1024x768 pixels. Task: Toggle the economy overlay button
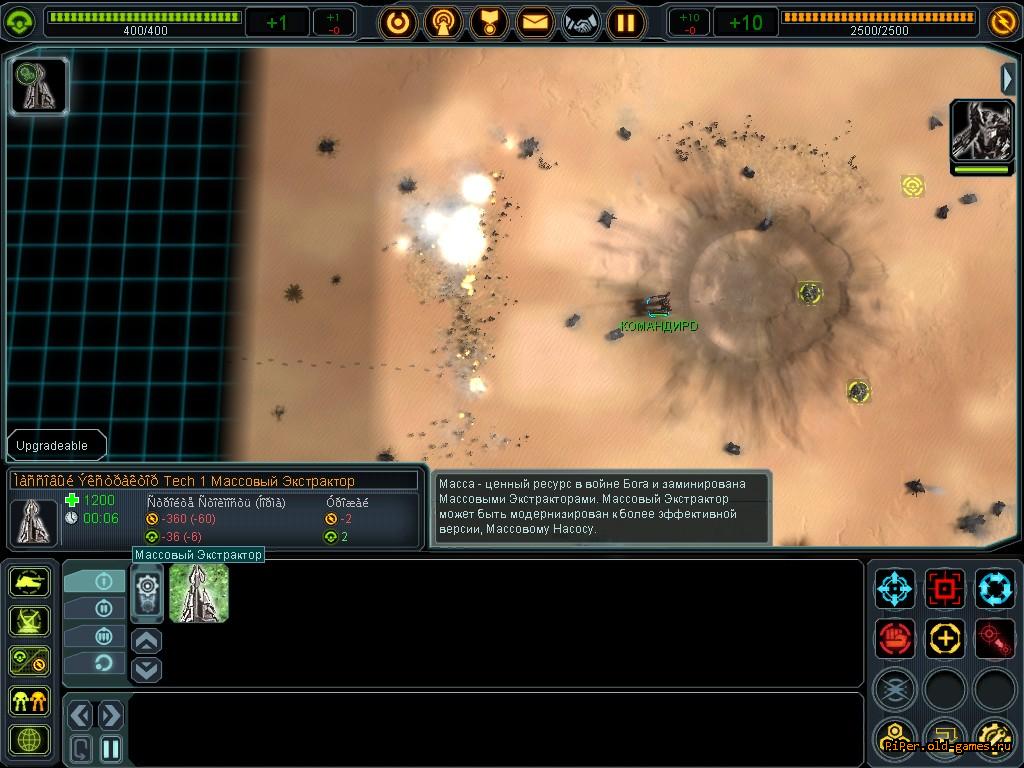click(30, 661)
